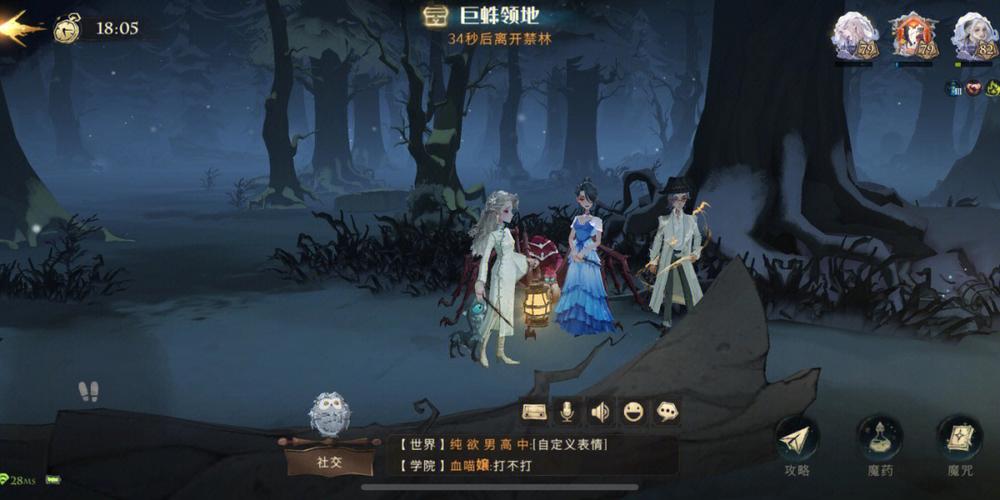Open the speech bubble chat icon
The image size is (1000, 500).
[666, 411]
